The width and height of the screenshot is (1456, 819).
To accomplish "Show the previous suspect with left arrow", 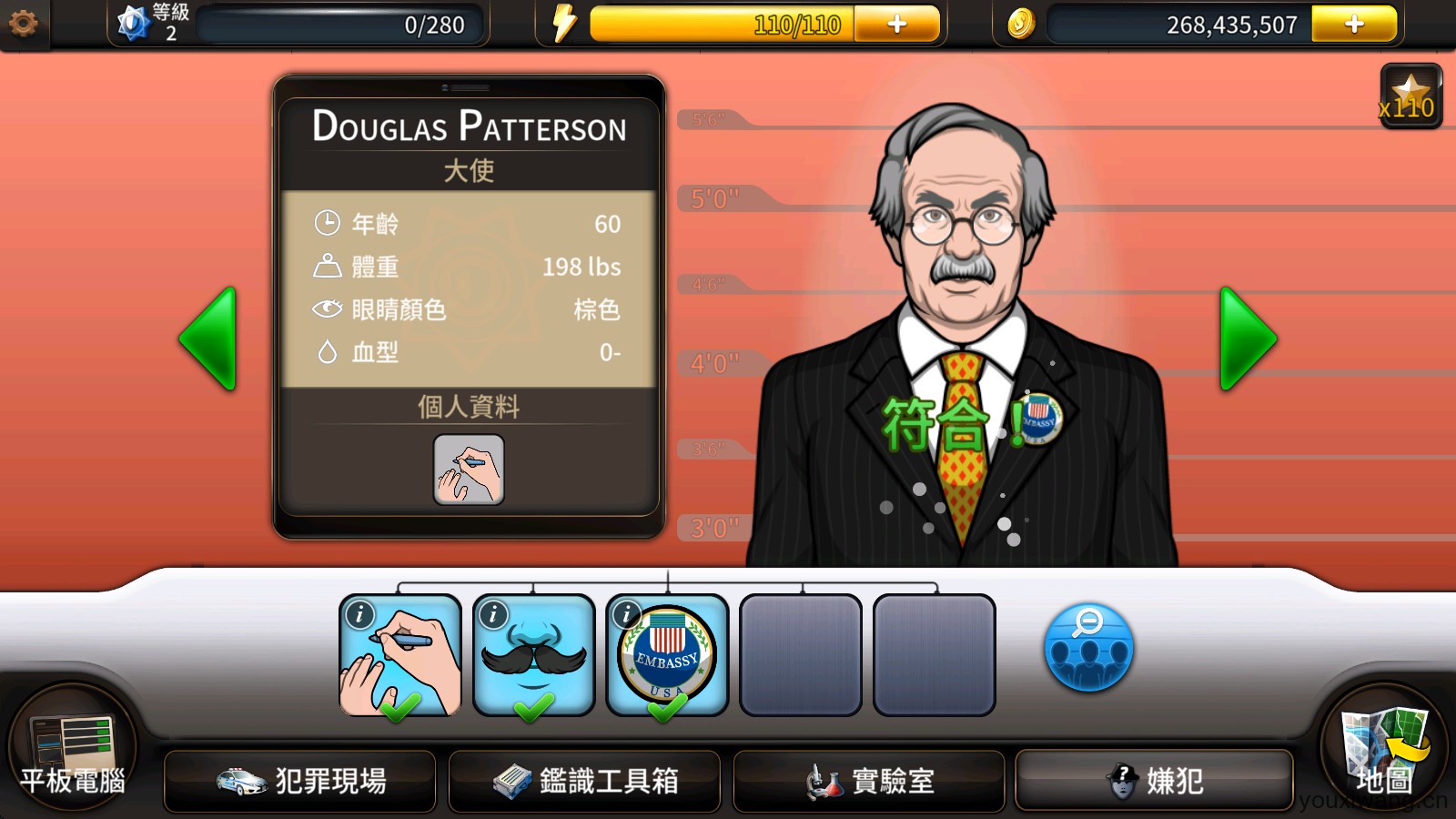I will pyautogui.click(x=209, y=339).
